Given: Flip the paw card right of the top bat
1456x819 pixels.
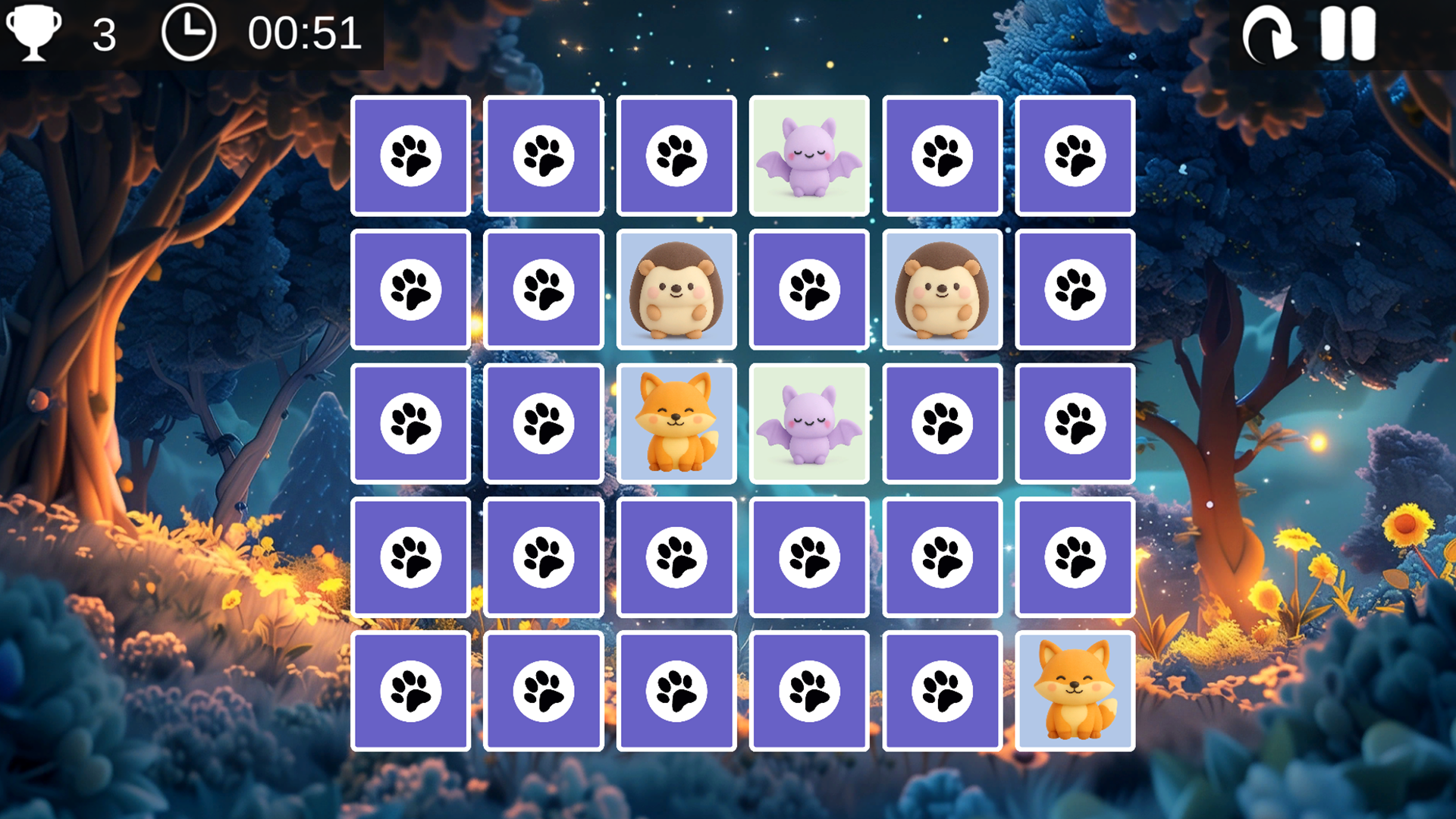Looking at the screenshot, I should click(942, 155).
